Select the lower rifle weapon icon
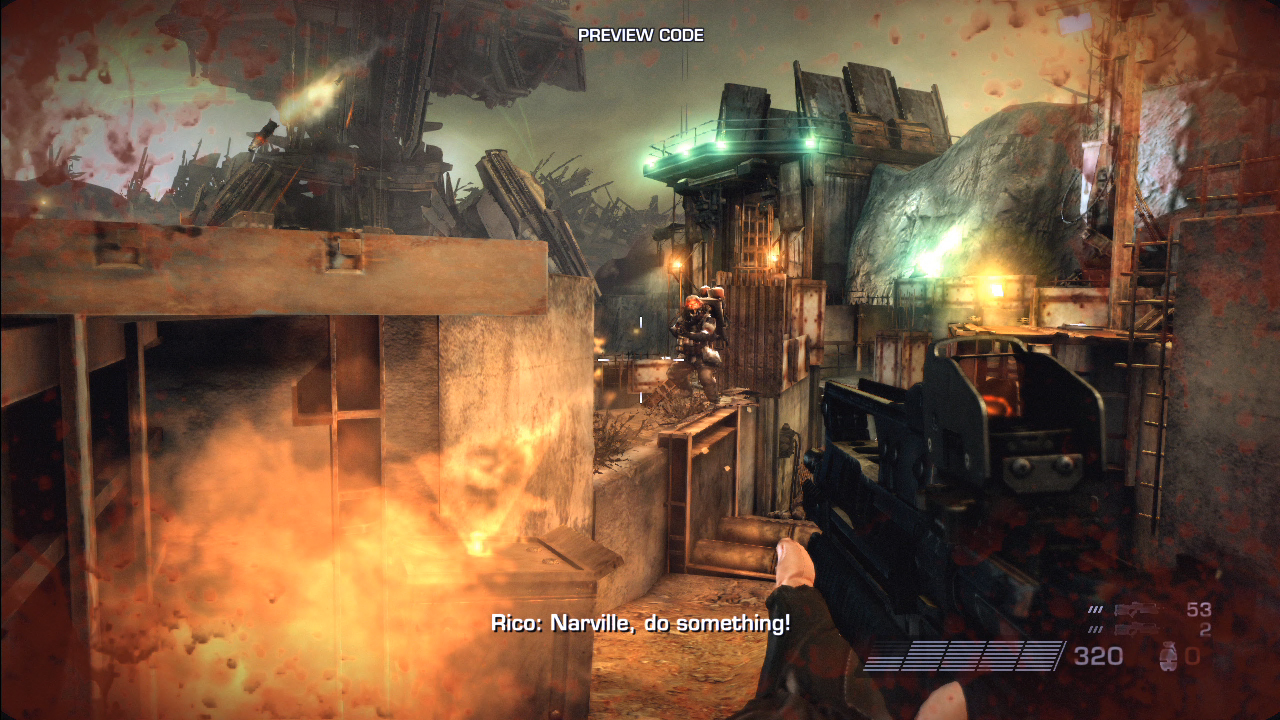 pos(1139,629)
